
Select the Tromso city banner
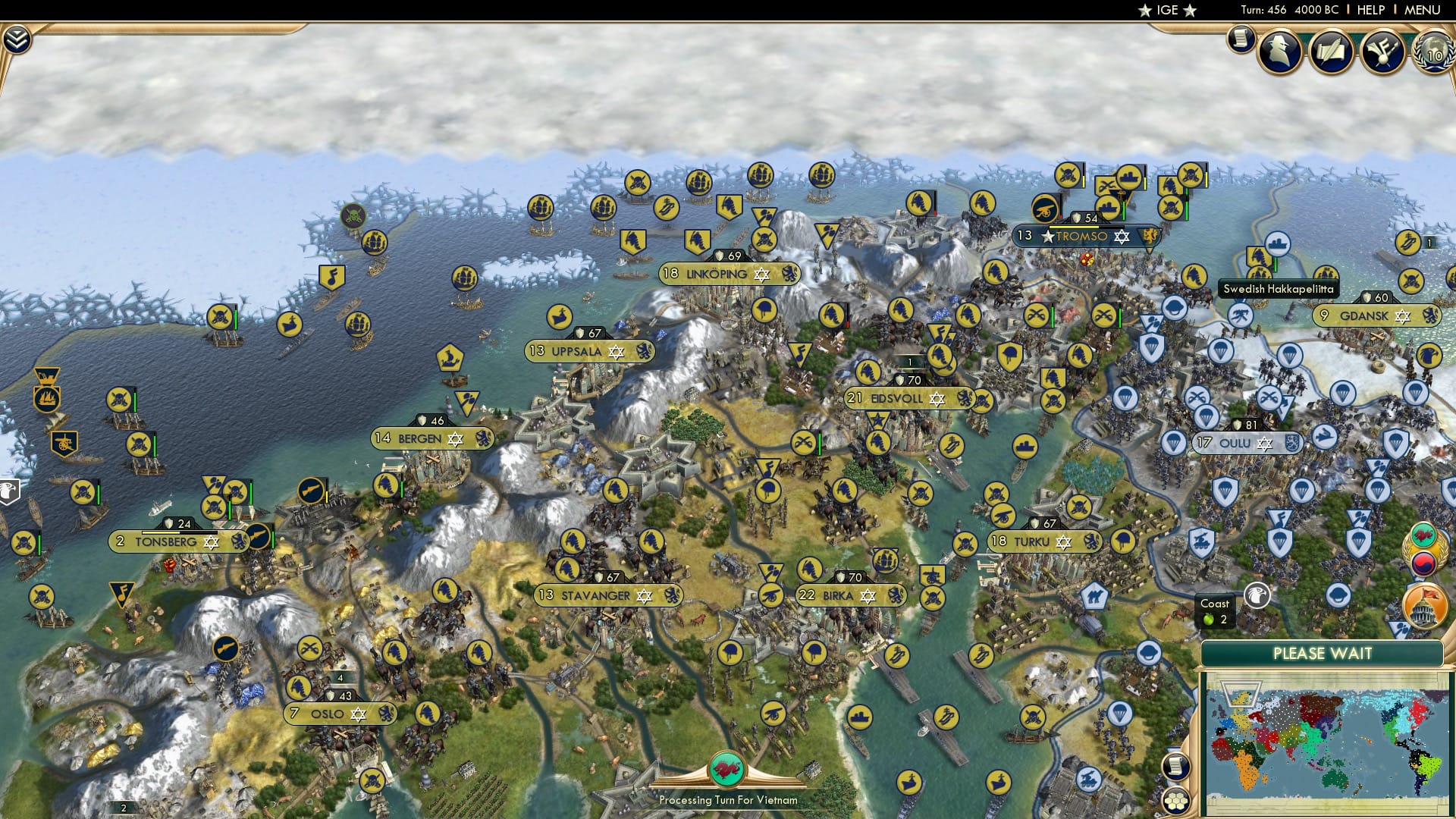coord(1084,237)
